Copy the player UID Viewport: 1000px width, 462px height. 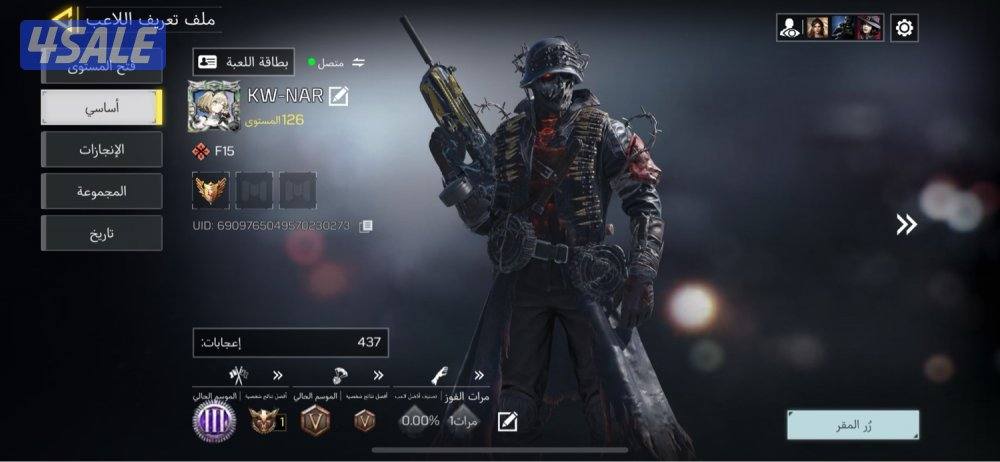(x=366, y=226)
